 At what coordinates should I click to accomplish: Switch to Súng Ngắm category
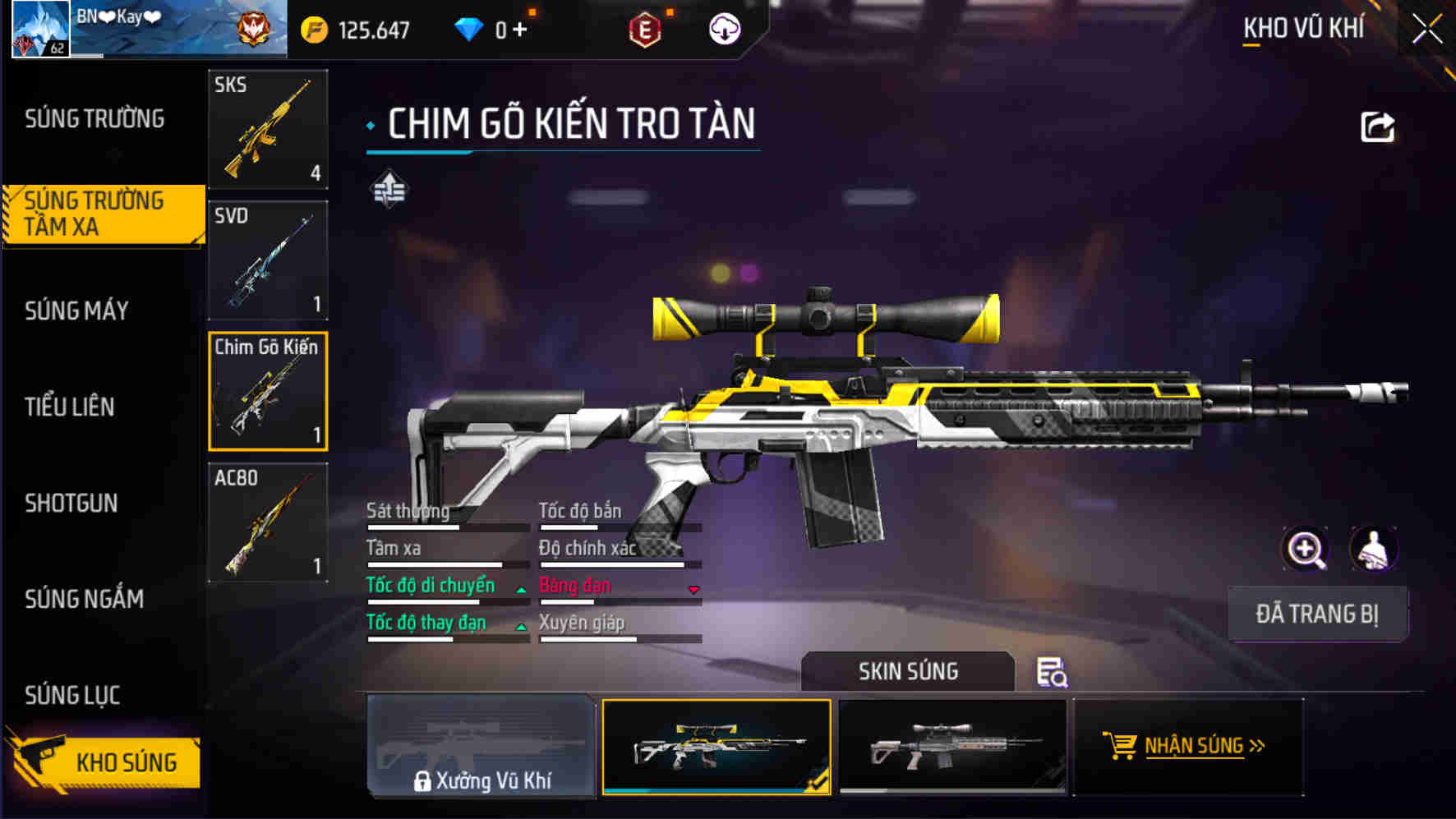click(84, 599)
